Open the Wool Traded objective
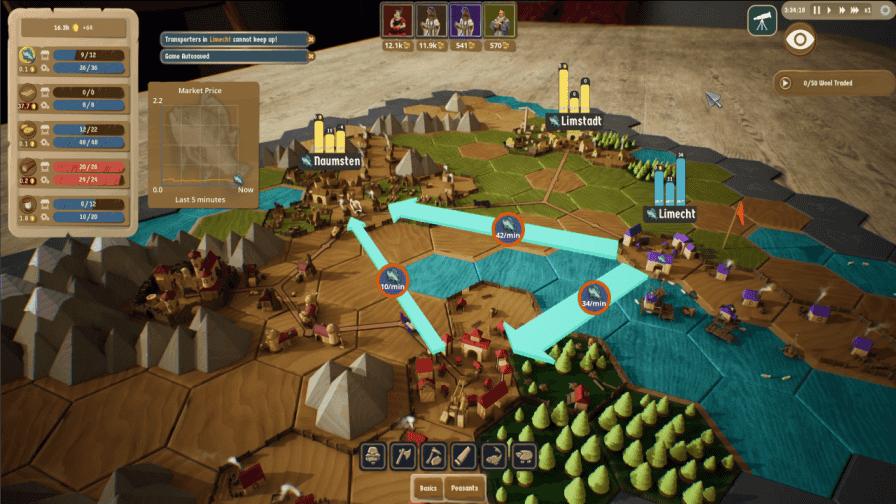Screen dimensions: 896x504 click(x=785, y=83)
